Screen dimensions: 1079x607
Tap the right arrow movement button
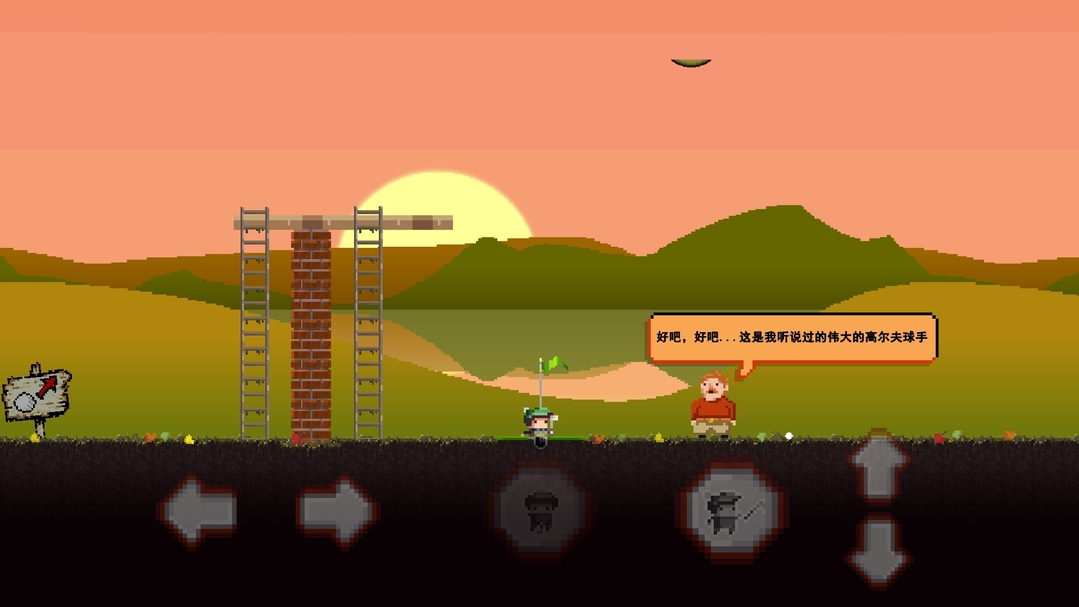[336, 511]
